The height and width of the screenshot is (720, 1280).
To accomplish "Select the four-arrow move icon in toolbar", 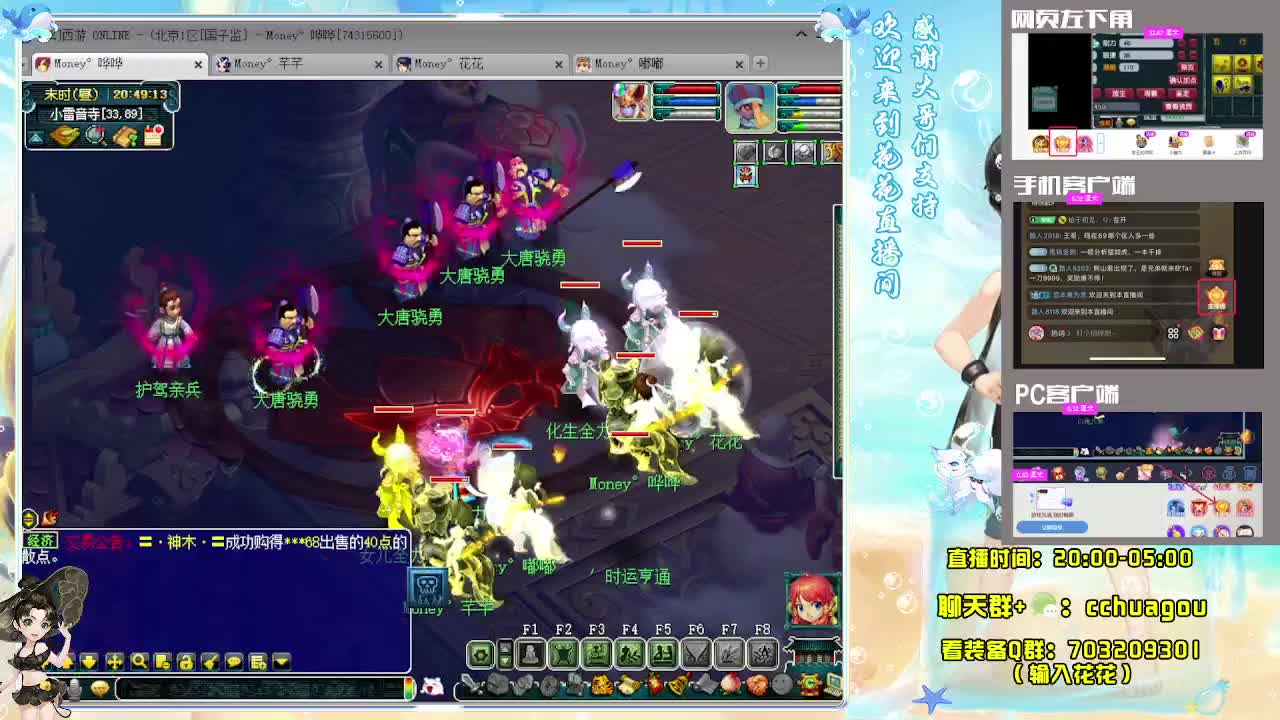I will (115, 662).
